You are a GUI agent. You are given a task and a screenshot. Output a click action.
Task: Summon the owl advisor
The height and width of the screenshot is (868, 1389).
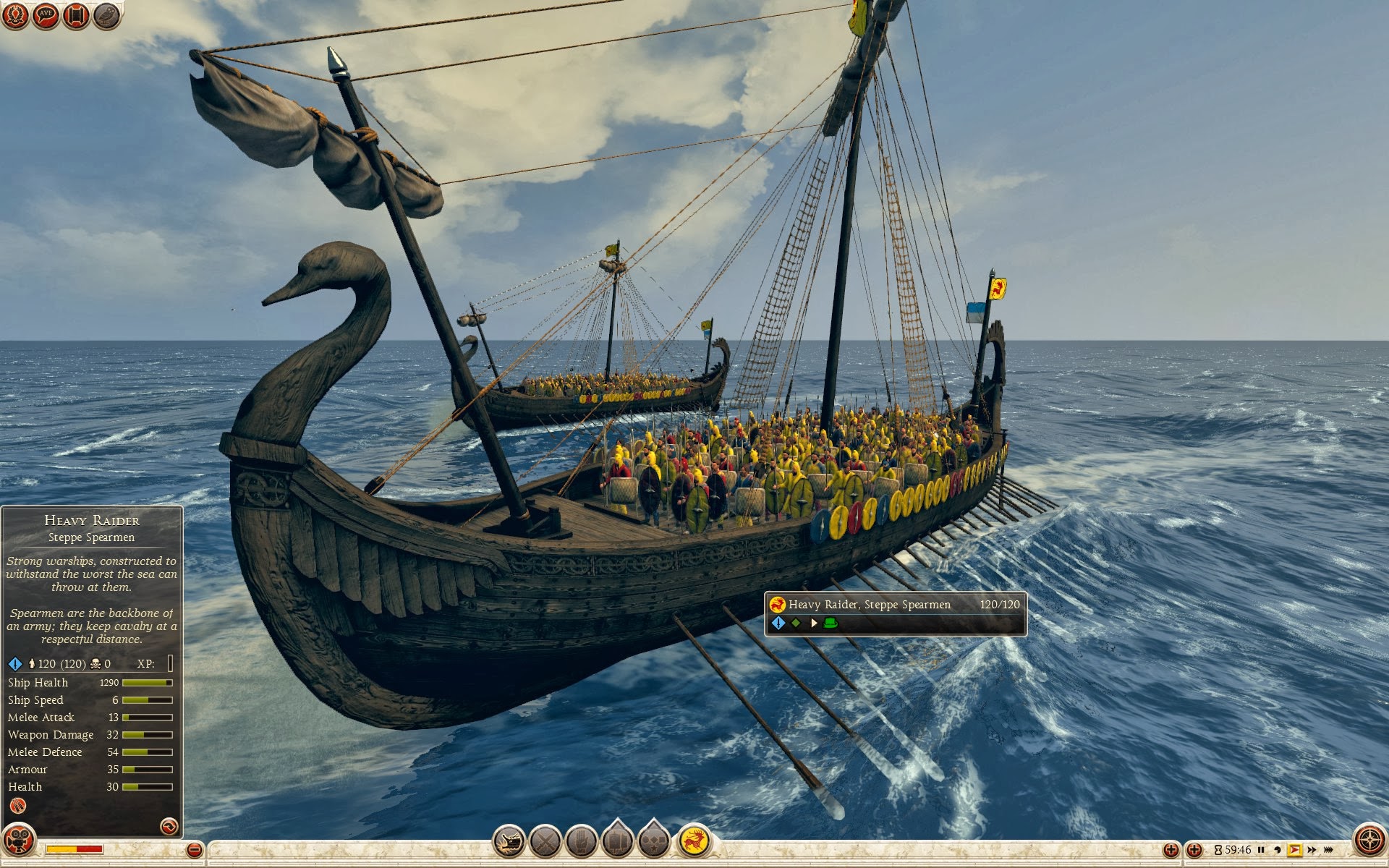[106, 15]
